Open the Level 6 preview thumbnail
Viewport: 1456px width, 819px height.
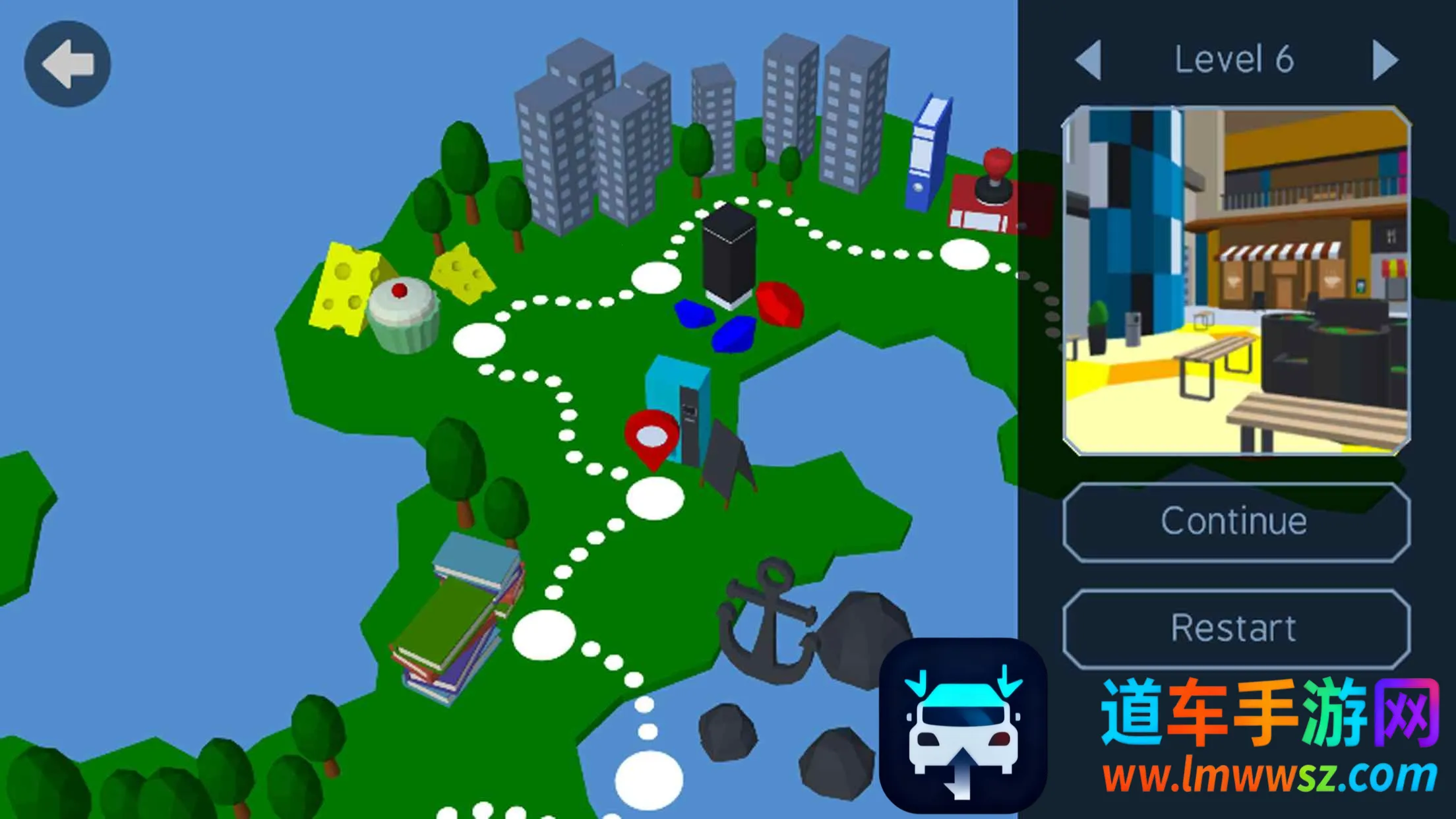tap(1236, 281)
